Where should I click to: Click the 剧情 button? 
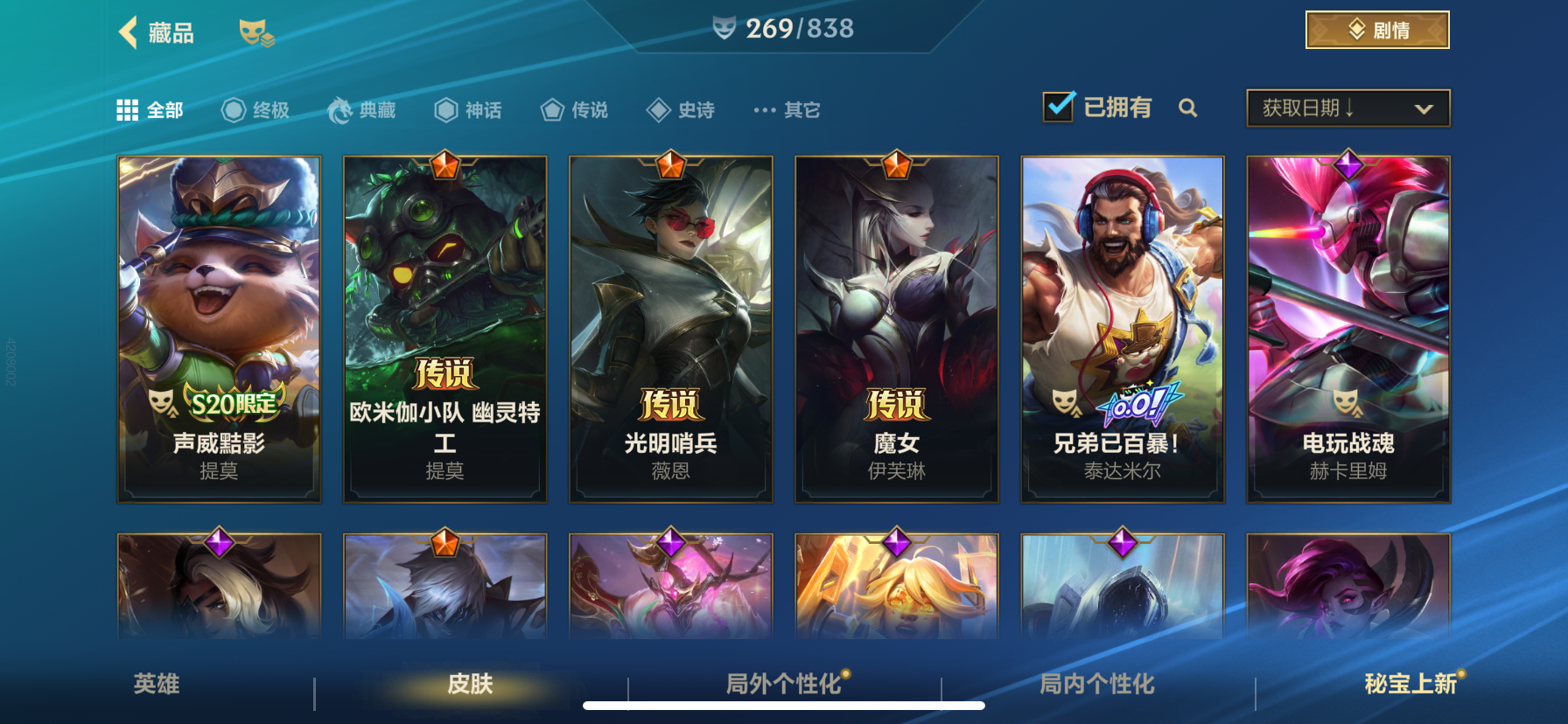coord(1376,29)
